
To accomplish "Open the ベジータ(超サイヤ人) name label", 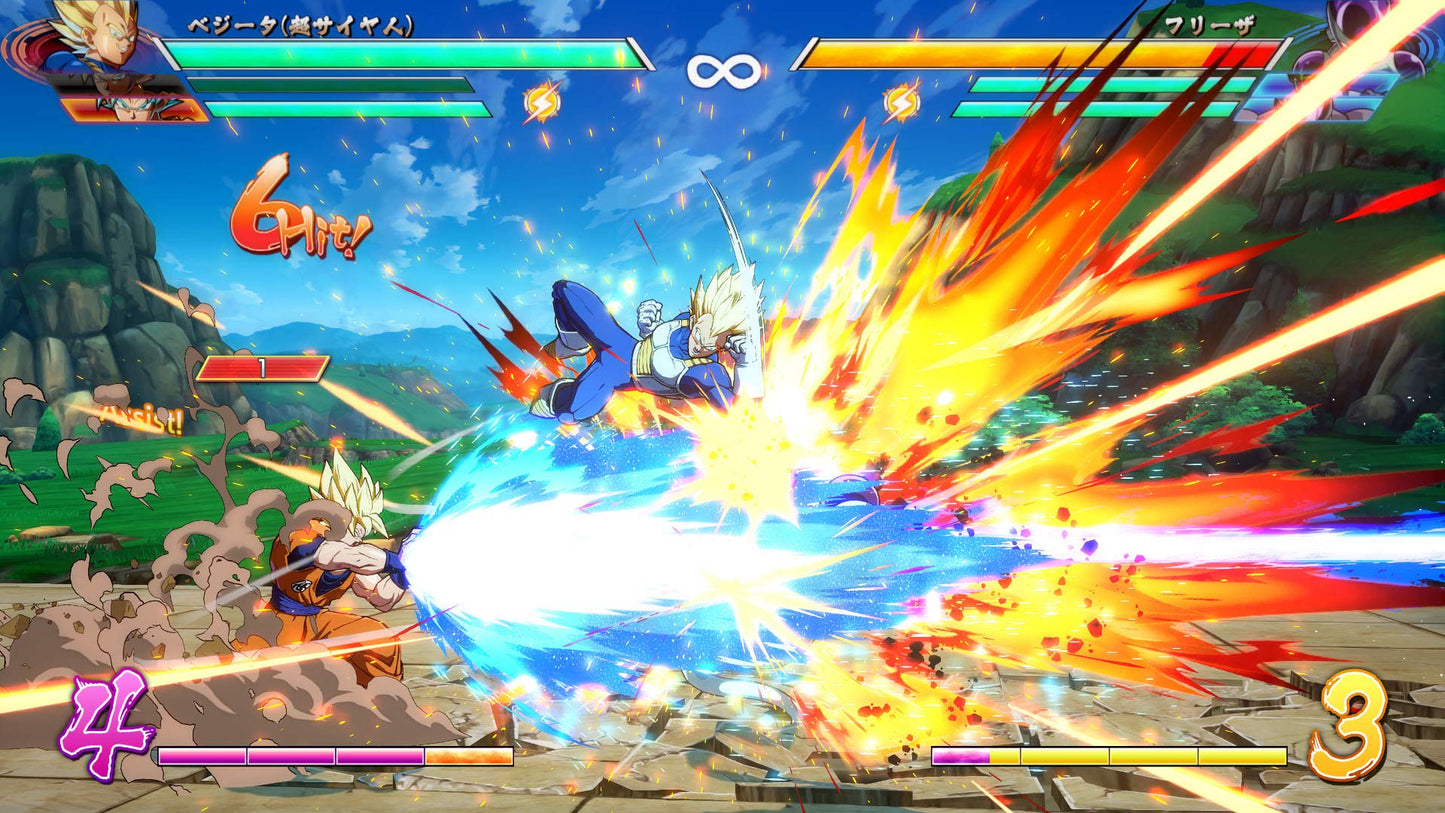I will (298, 25).
